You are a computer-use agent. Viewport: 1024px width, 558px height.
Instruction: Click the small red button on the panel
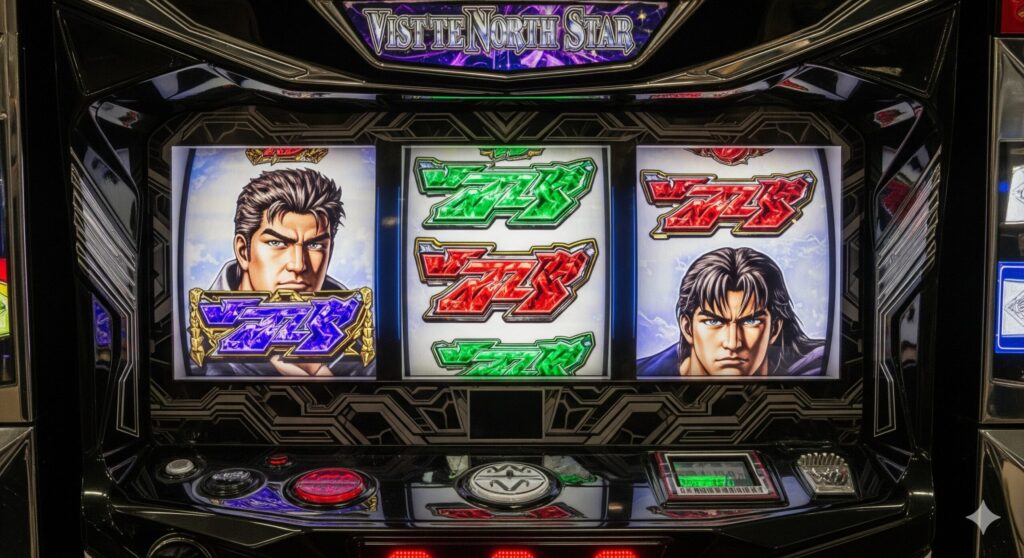(277, 460)
